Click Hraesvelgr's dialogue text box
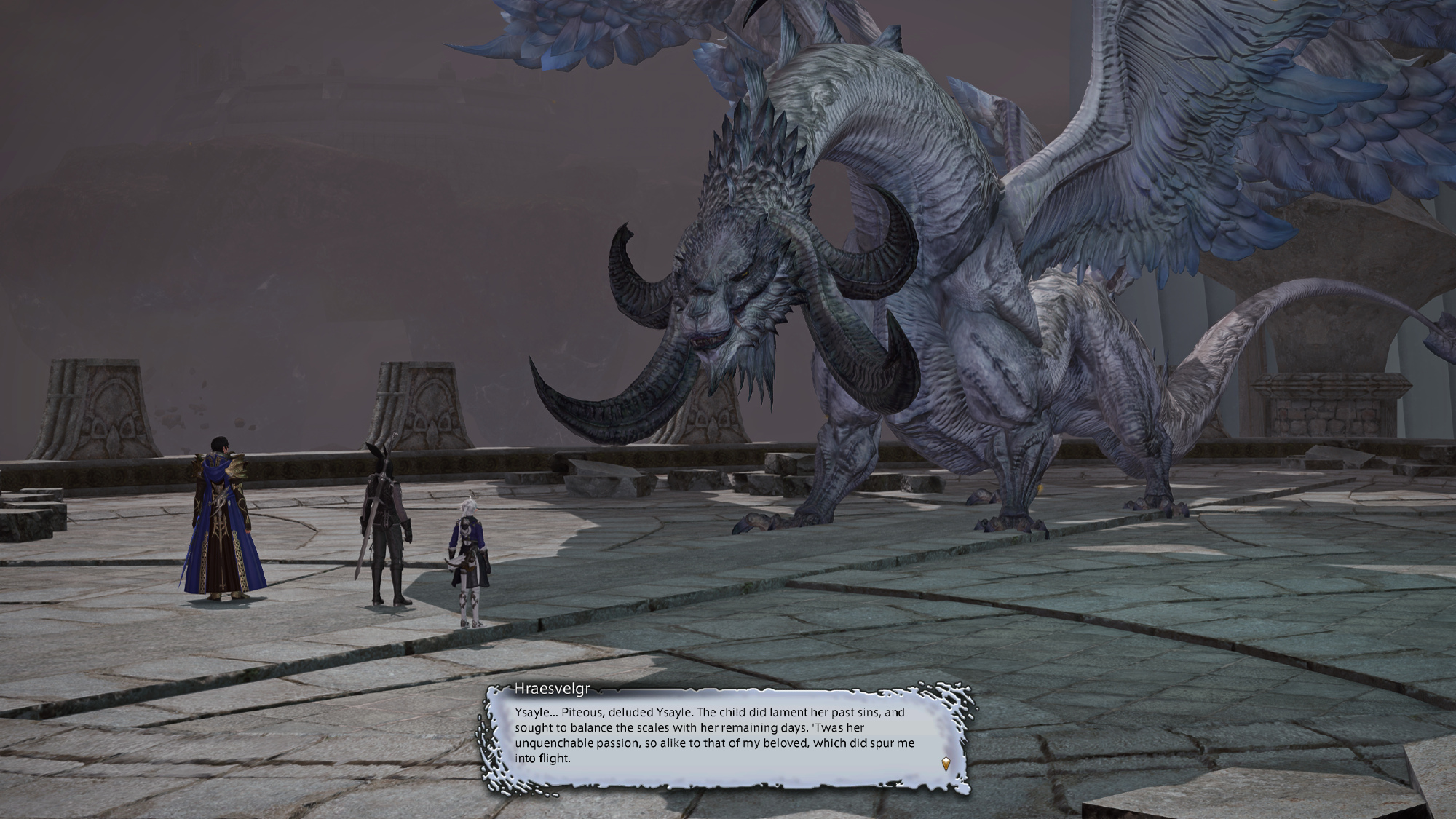Viewport: 1456px width, 819px height. pyautogui.click(x=713, y=735)
